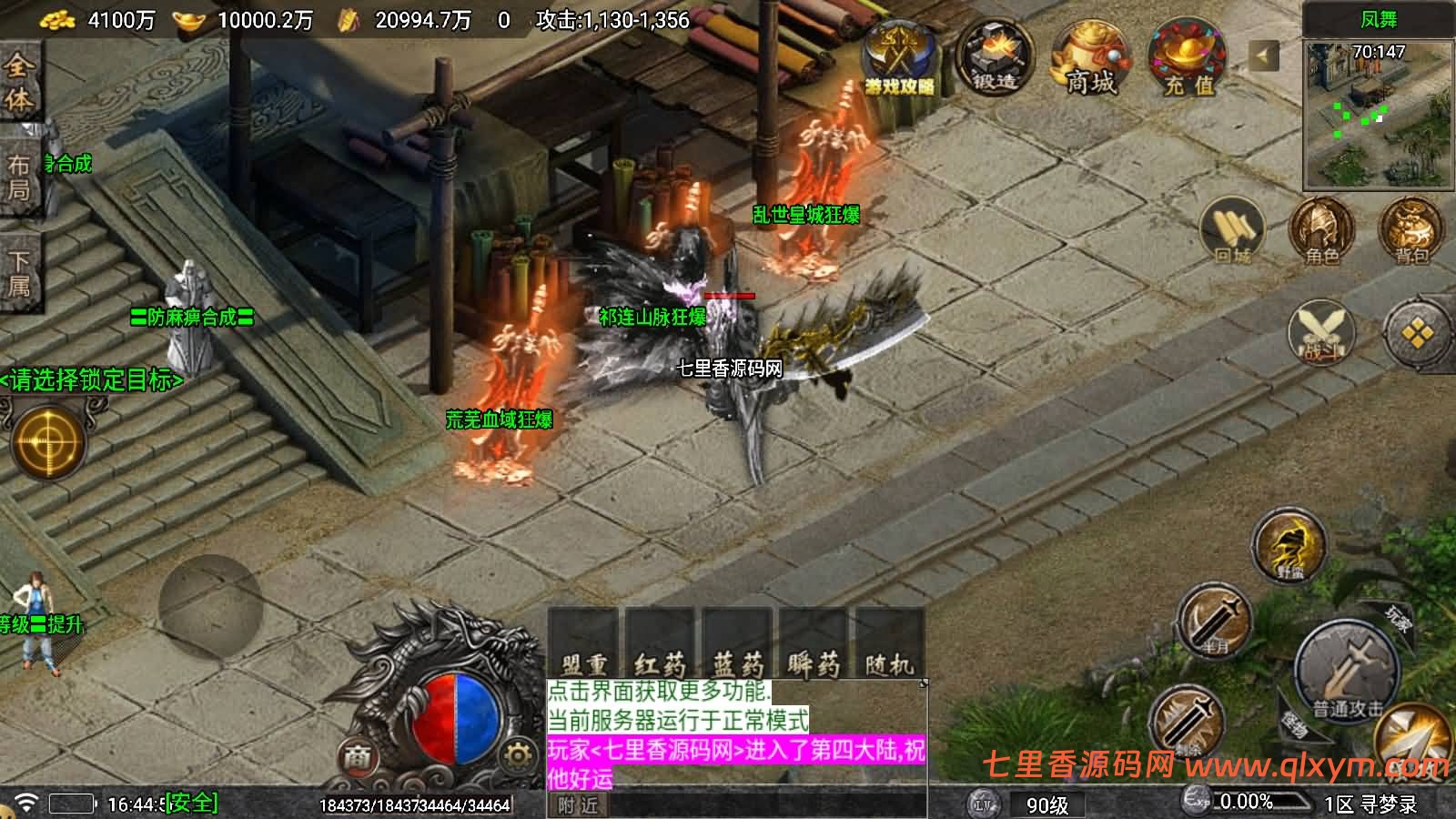Collapse the top icon row with the arrow
1456x819 pixels.
coord(1262,56)
